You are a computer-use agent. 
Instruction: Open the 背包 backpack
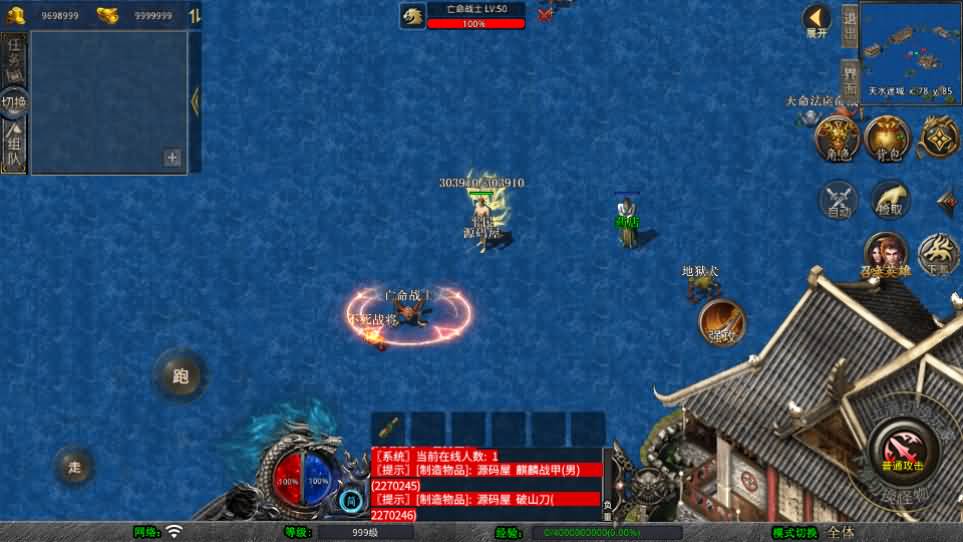(886, 137)
